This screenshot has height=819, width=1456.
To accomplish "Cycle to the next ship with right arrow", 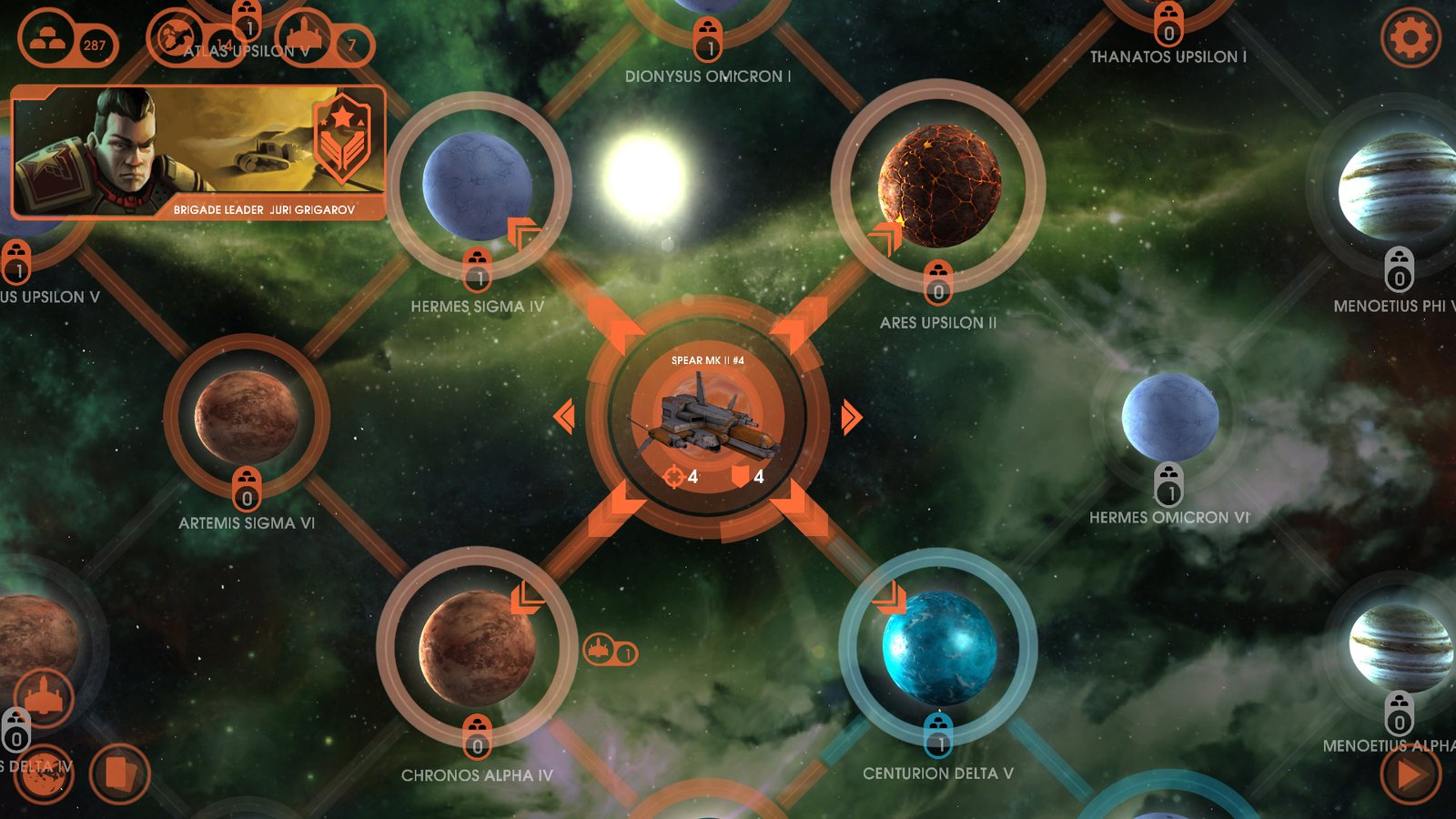I will pyautogui.click(x=851, y=417).
